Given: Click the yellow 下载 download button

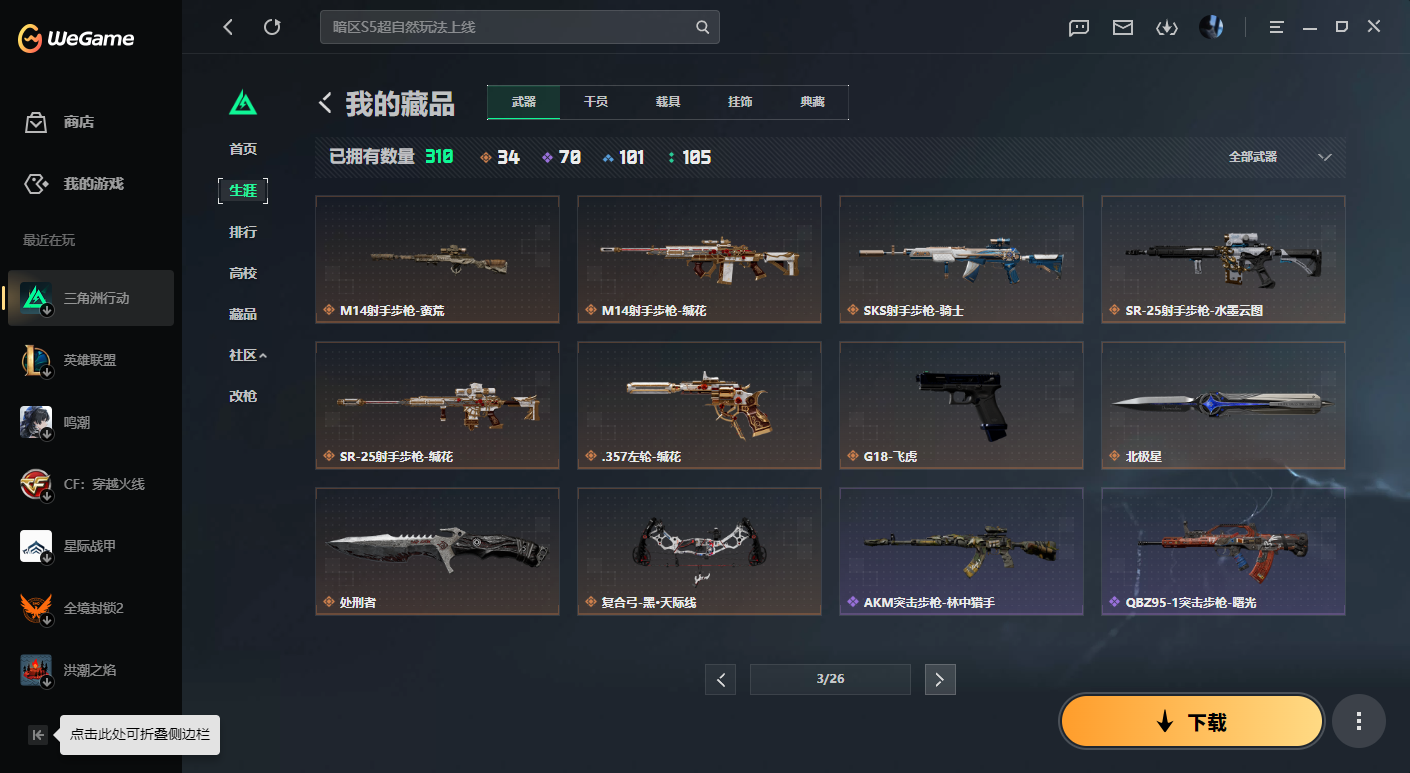Looking at the screenshot, I should (x=1191, y=720).
